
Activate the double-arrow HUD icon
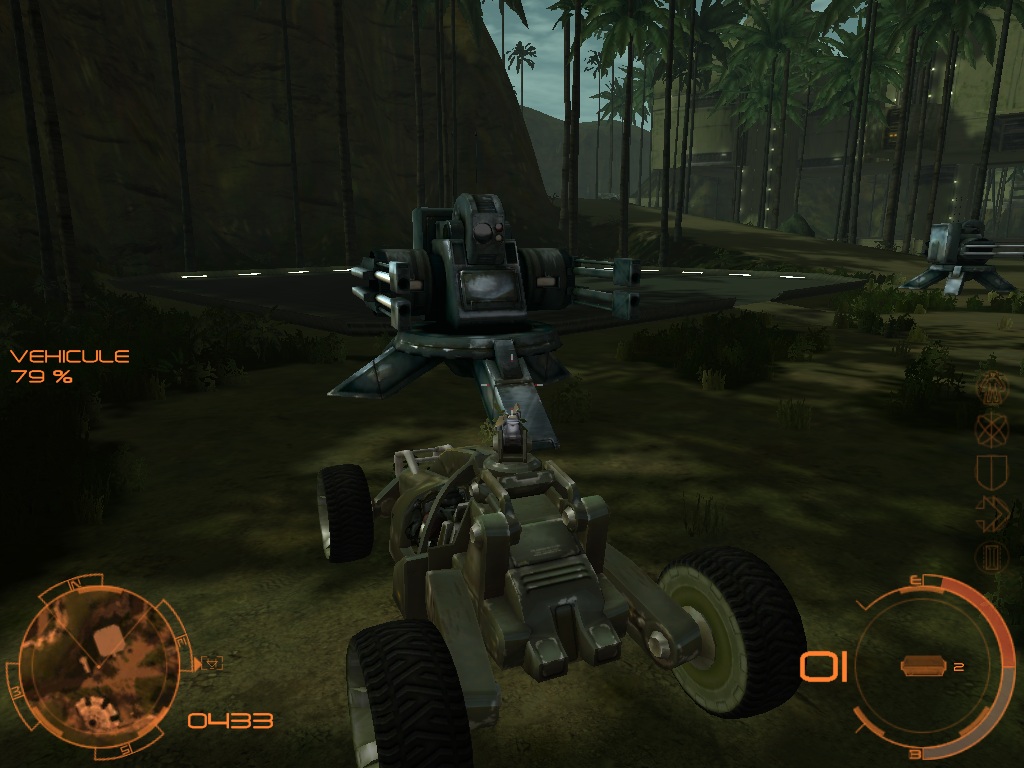pos(991,514)
